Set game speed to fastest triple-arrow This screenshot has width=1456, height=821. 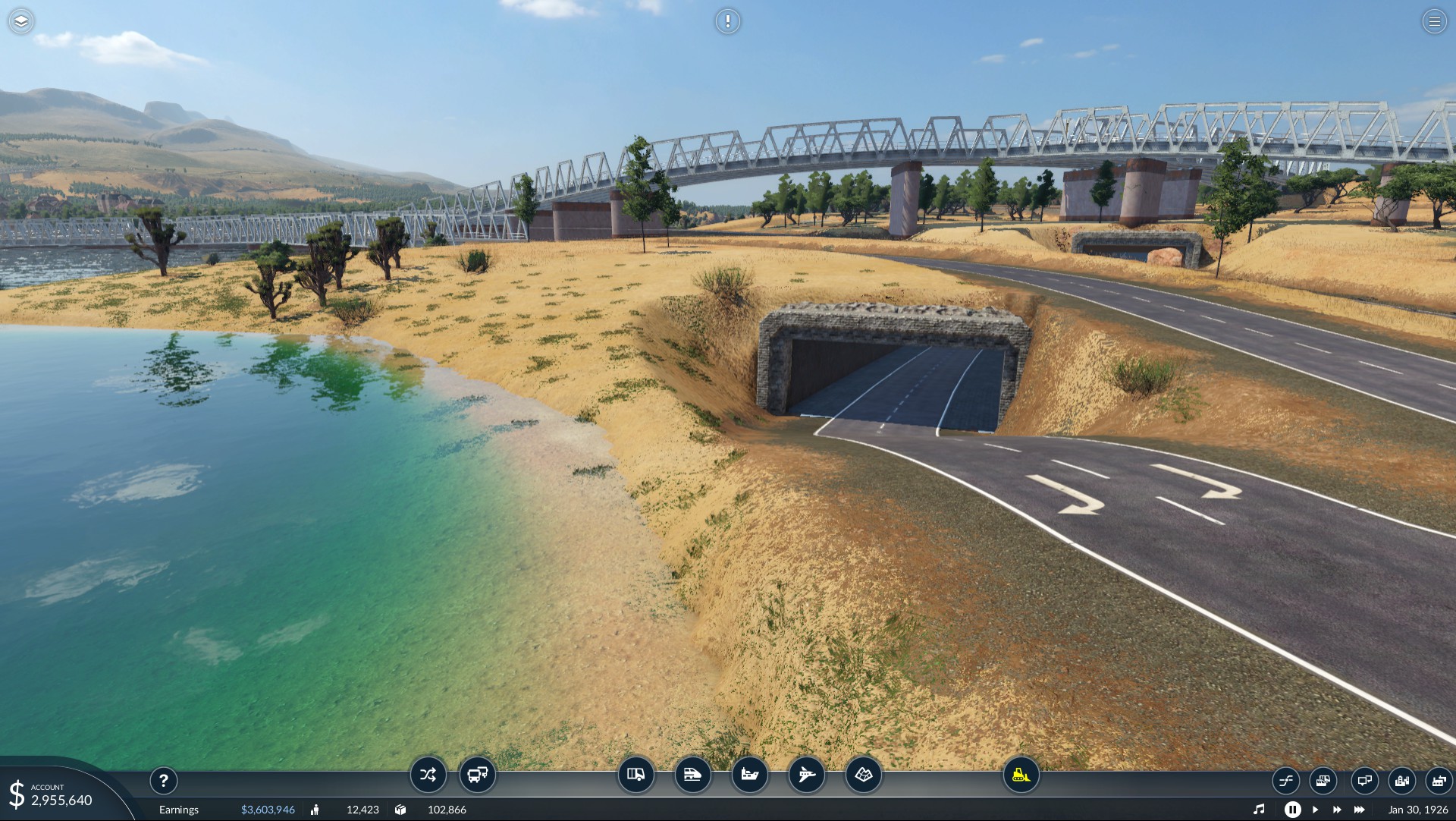[x=1360, y=810]
